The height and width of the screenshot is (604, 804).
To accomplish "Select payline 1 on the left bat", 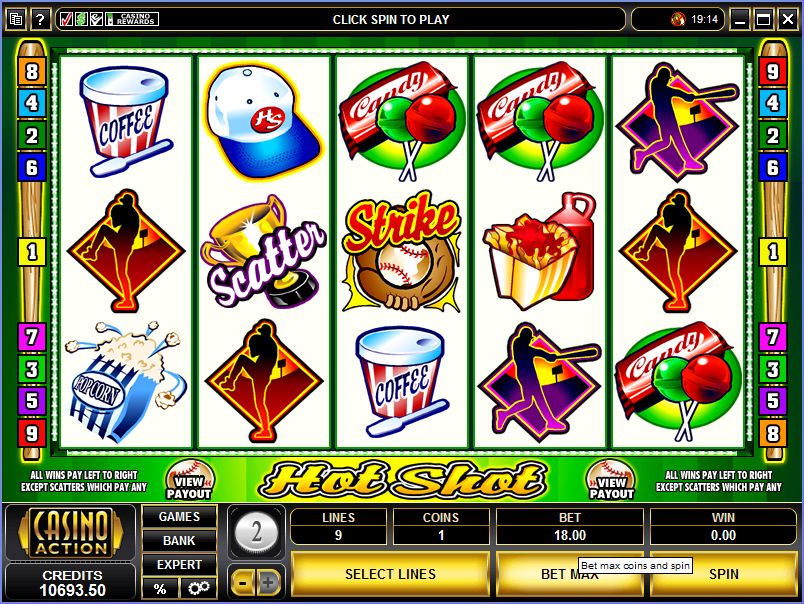I will click(x=31, y=250).
